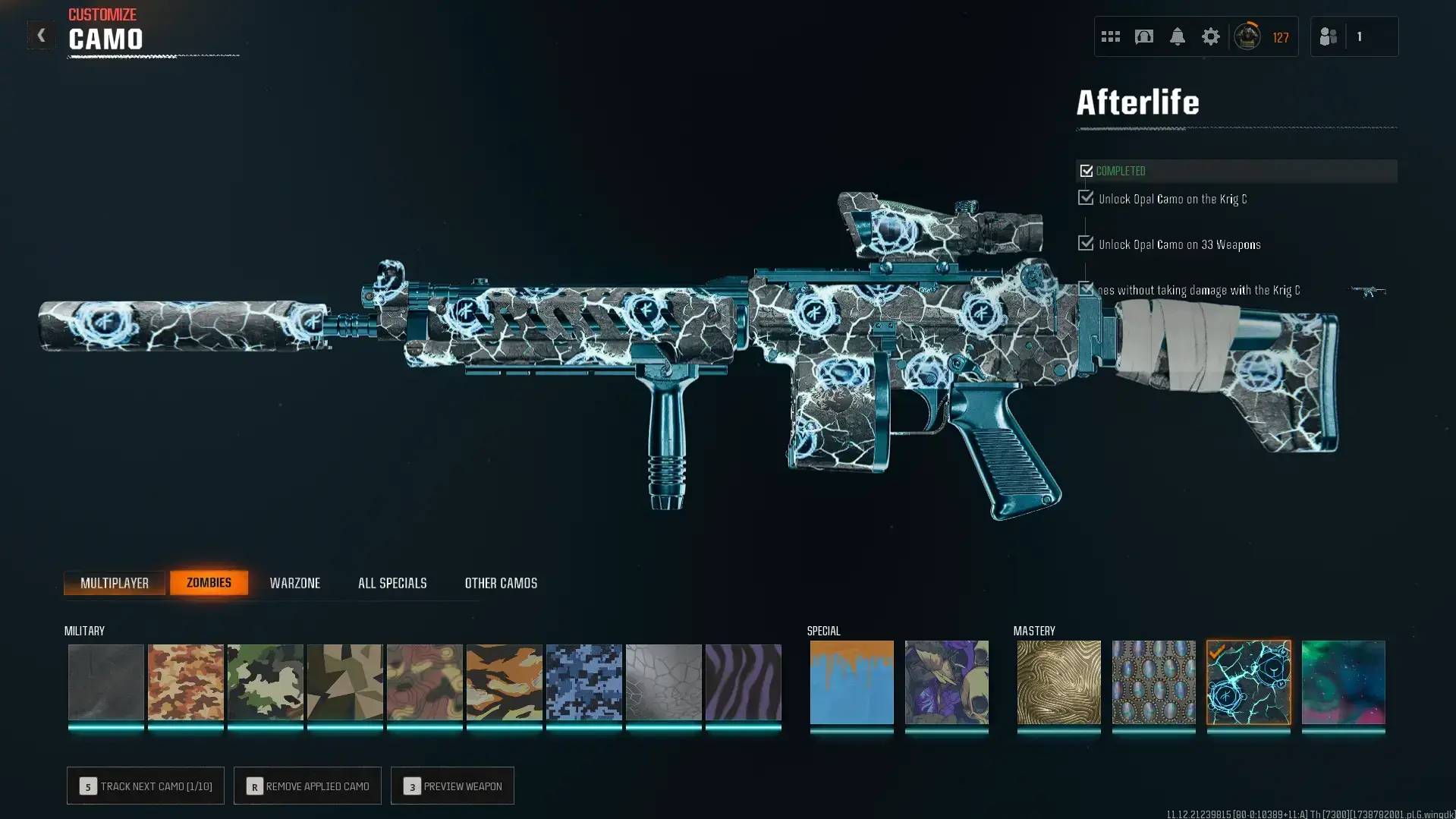The image size is (1456, 819).
Task: Select the purple zebra stripe camo
Action: pos(744,682)
